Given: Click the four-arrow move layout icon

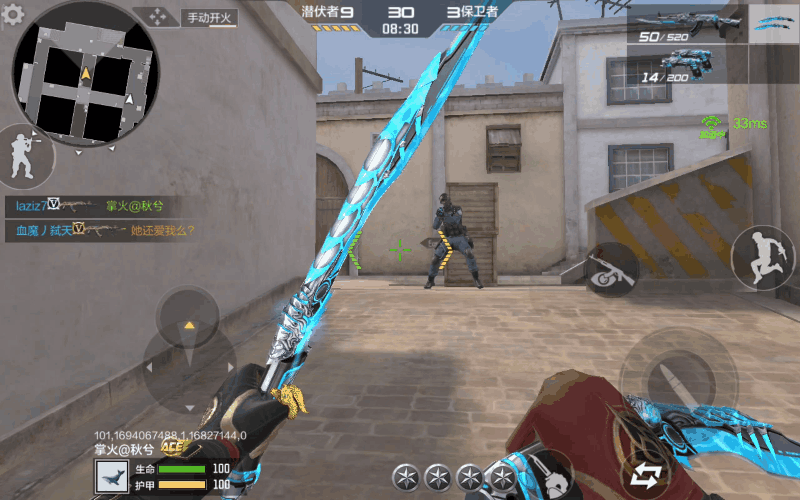Looking at the screenshot, I should (x=156, y=17).
